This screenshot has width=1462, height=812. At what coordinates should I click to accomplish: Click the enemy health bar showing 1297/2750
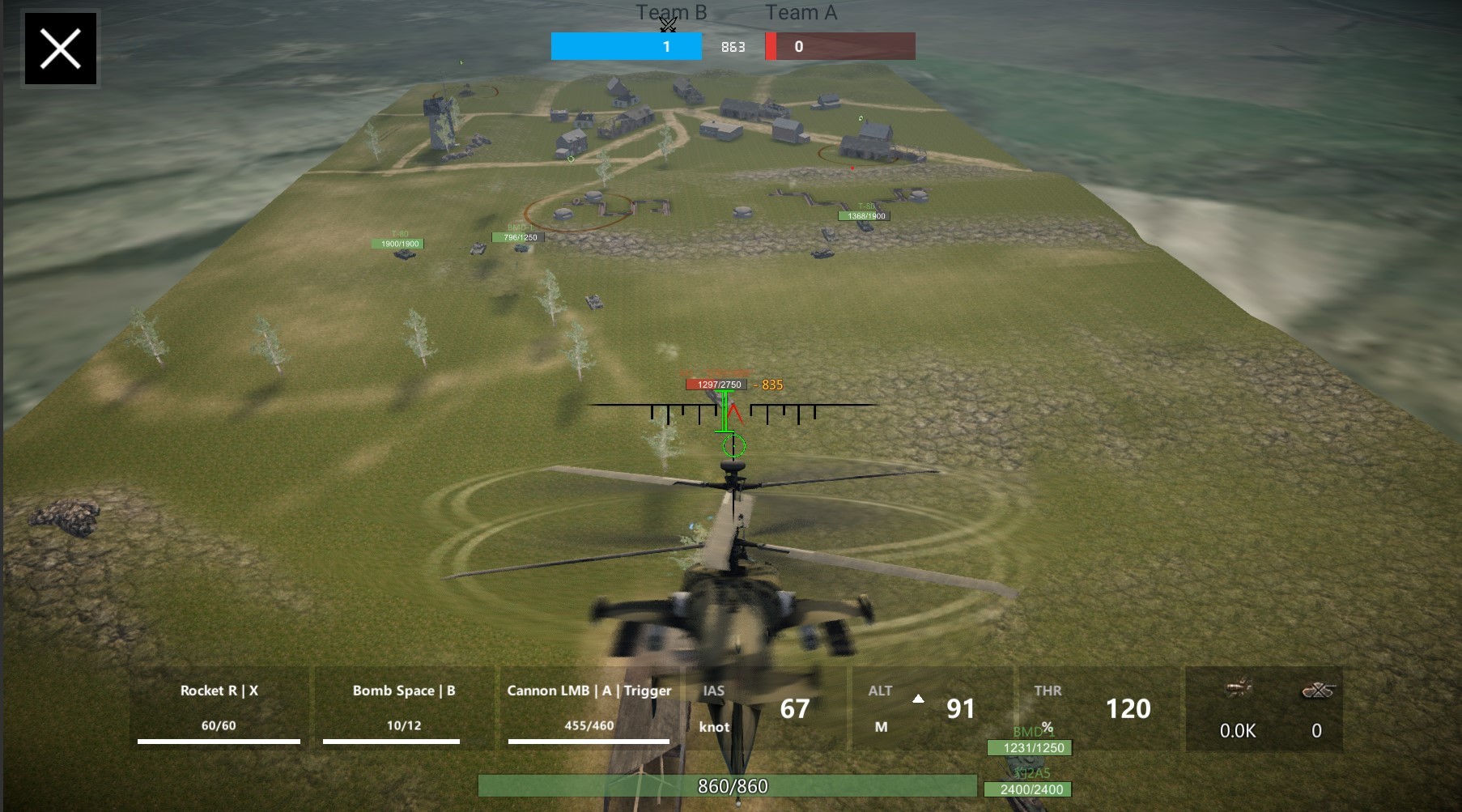click(x=716, y=385)
